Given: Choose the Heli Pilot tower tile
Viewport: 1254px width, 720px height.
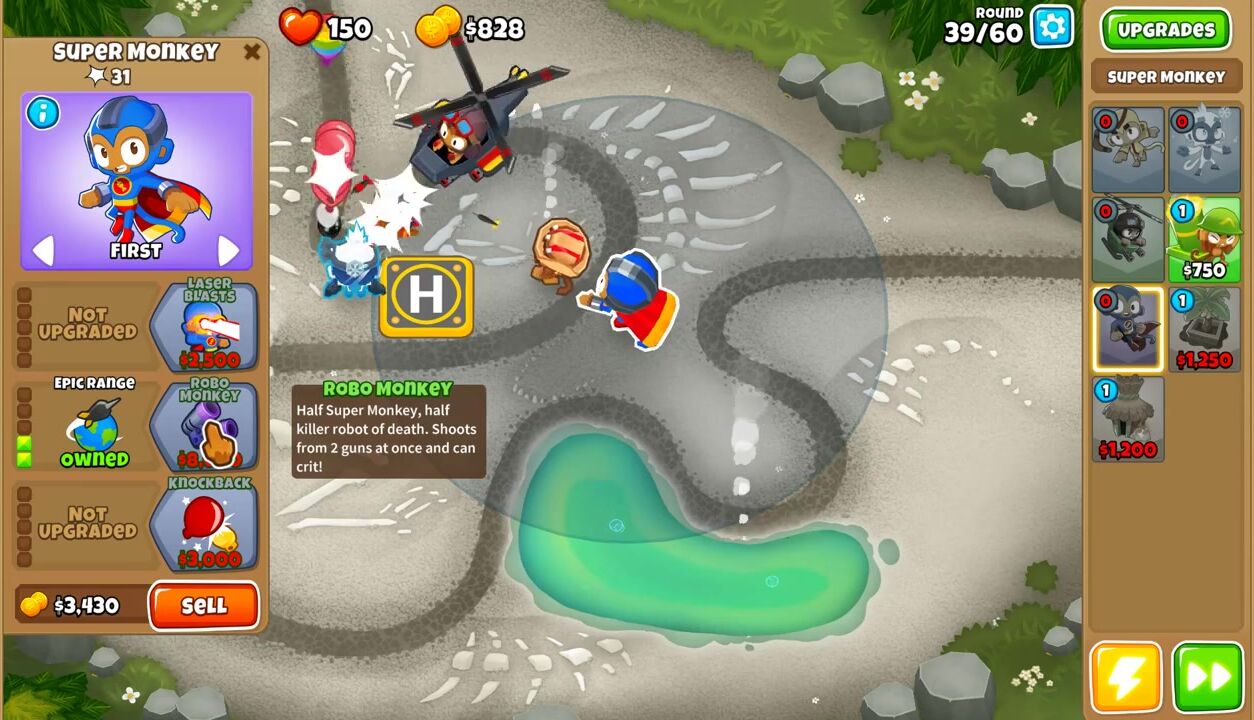Looking at the screenshot, I should coord(1127,240).
